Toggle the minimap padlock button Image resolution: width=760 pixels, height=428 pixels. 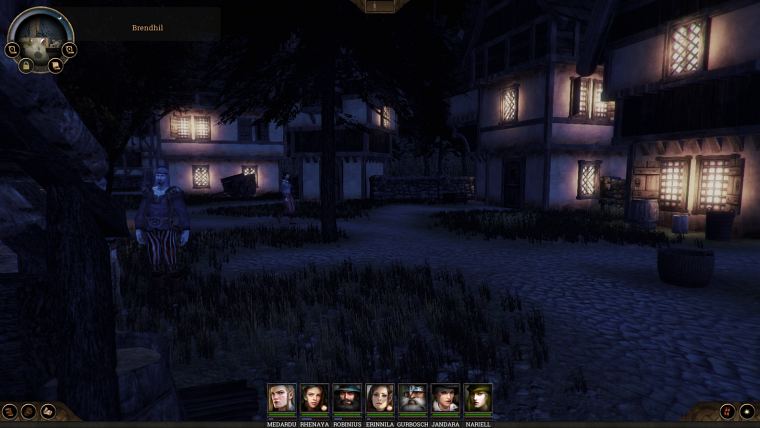27,65
